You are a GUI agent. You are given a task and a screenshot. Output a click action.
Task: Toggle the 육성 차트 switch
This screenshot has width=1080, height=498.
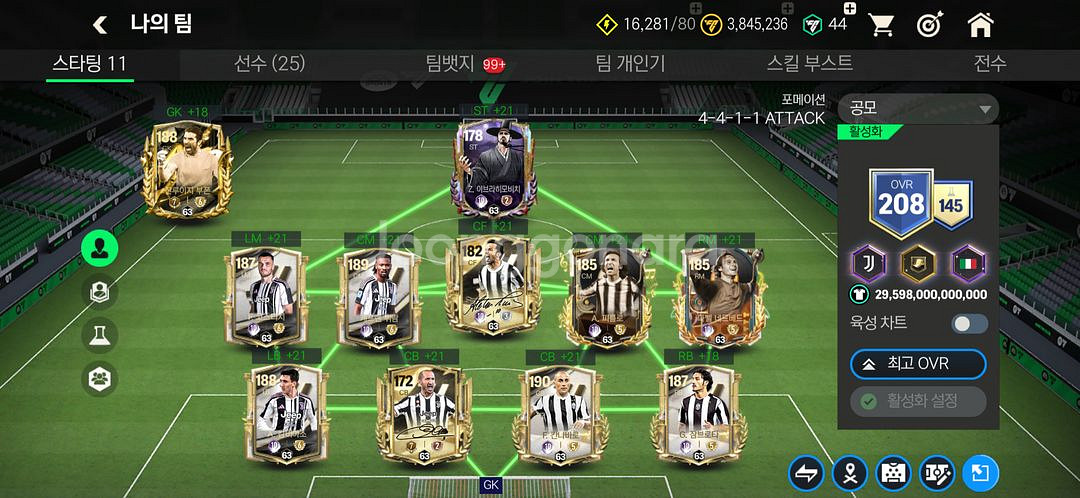(x=969, y=323)
